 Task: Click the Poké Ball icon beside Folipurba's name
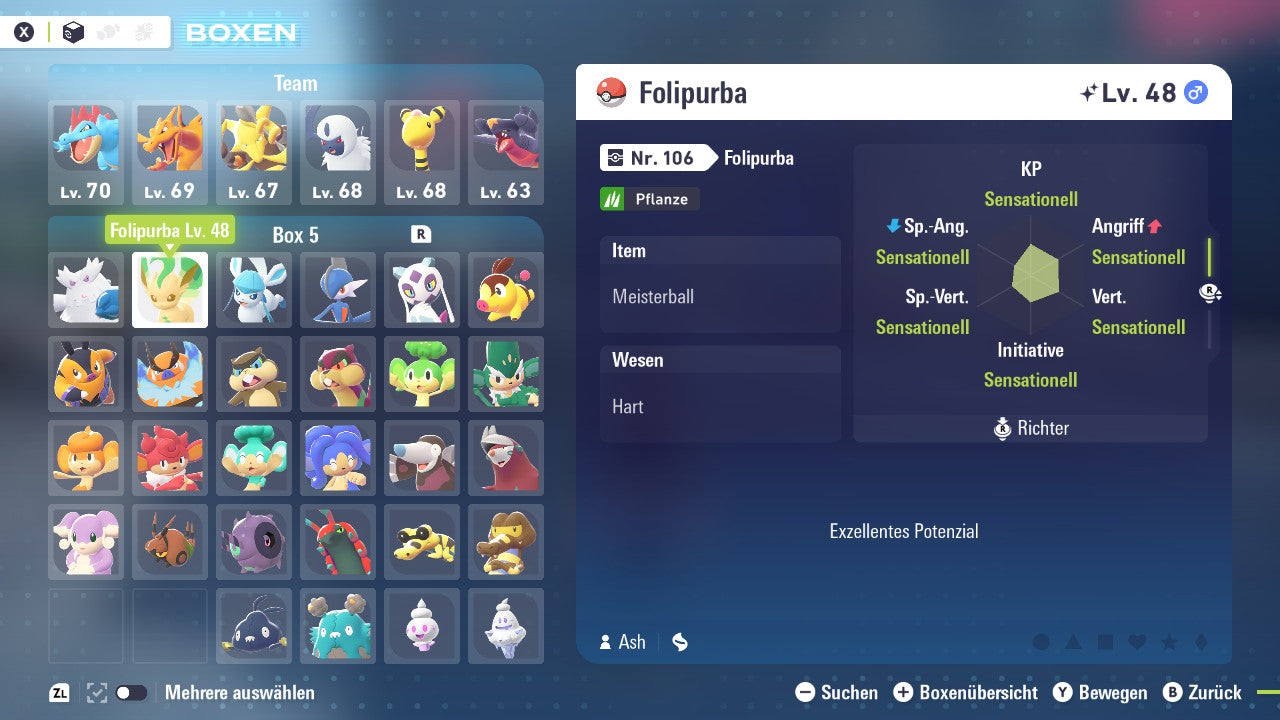(608, 93)
